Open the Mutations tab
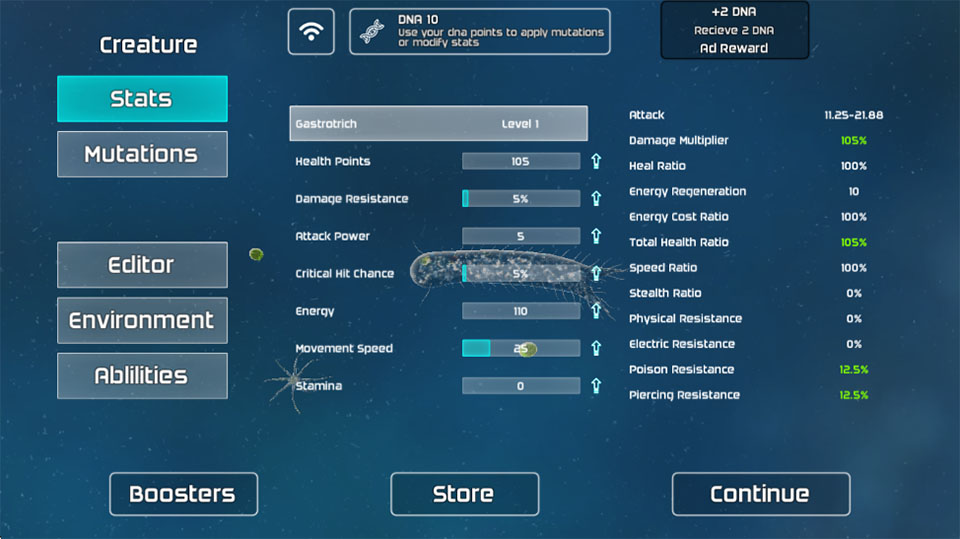The height and width of the screenshot is (539, 960). (142, 154)
